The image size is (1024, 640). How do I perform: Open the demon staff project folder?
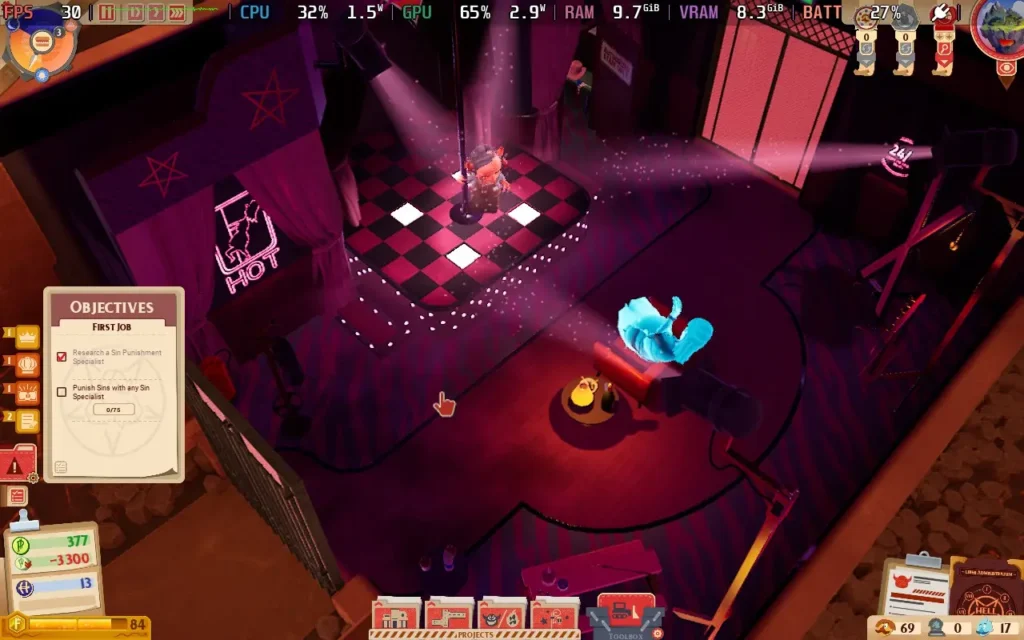click(x=502, y=614)
